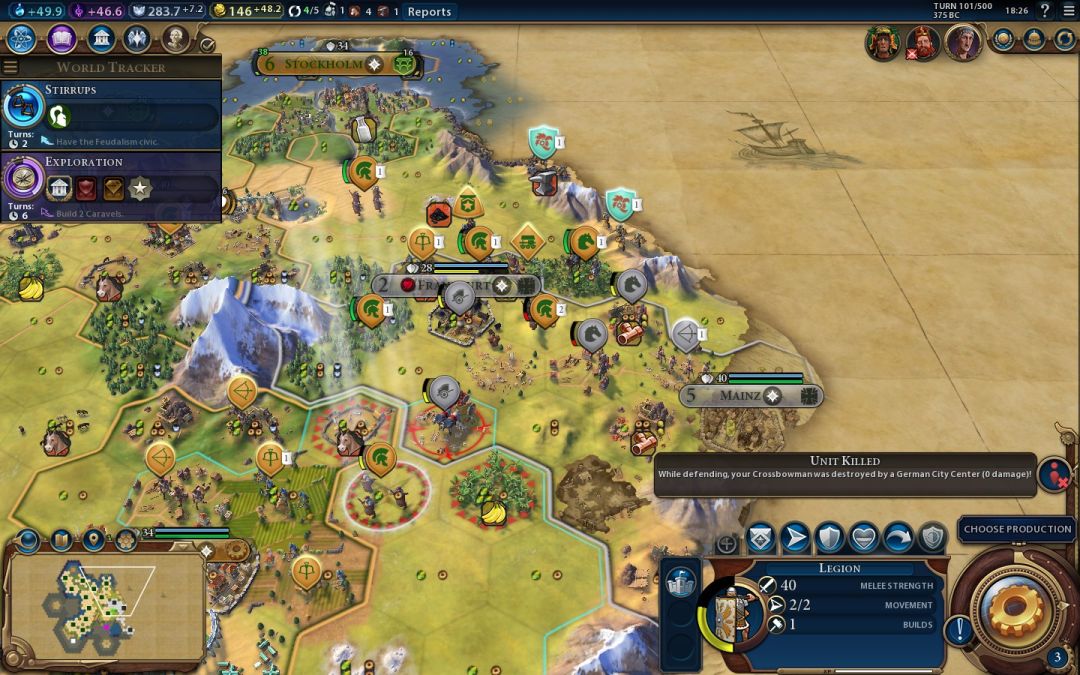
Task: Open the civics tree
Action: 61,39
